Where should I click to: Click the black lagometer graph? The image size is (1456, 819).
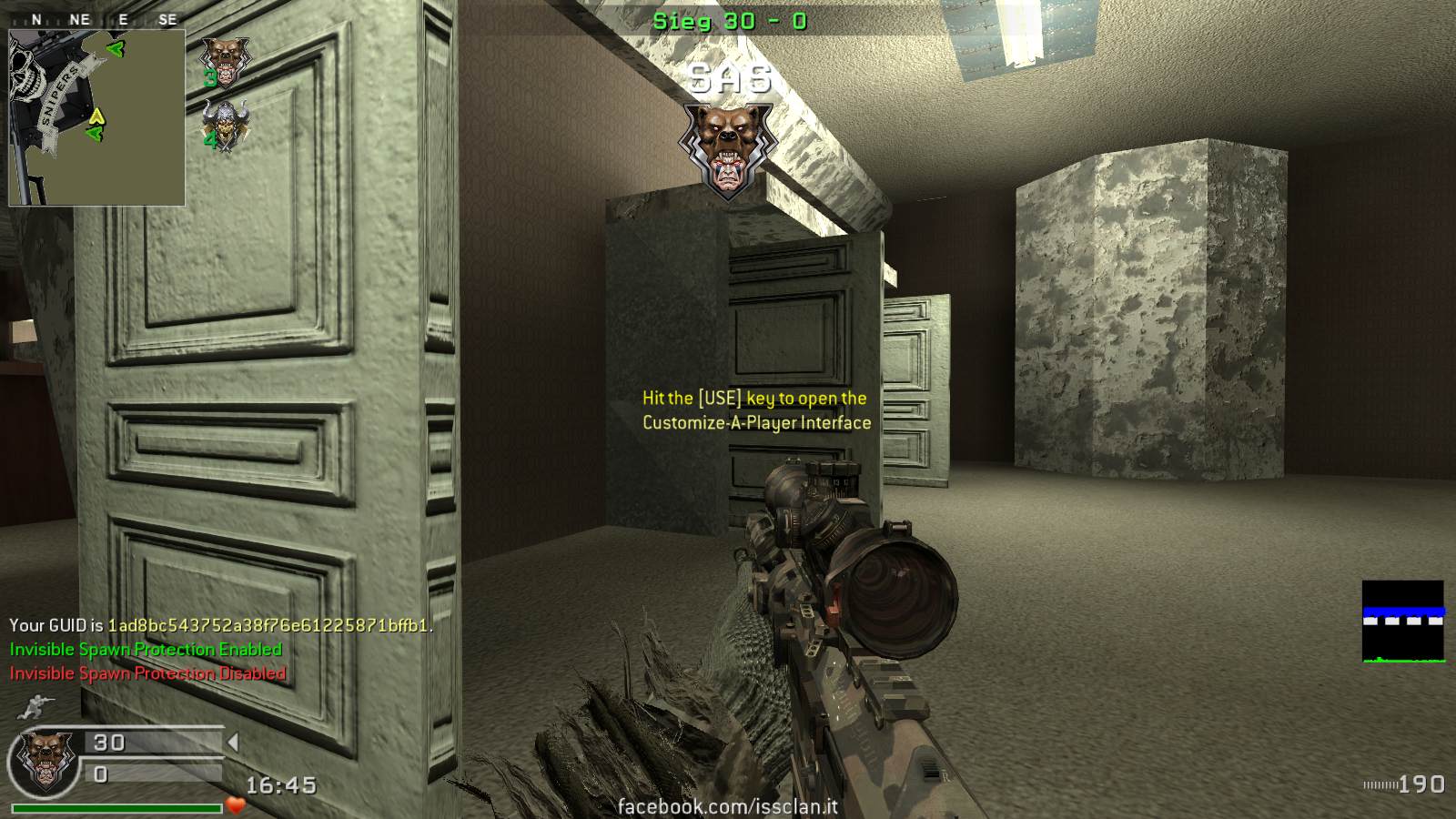[x=1402, y=622]
